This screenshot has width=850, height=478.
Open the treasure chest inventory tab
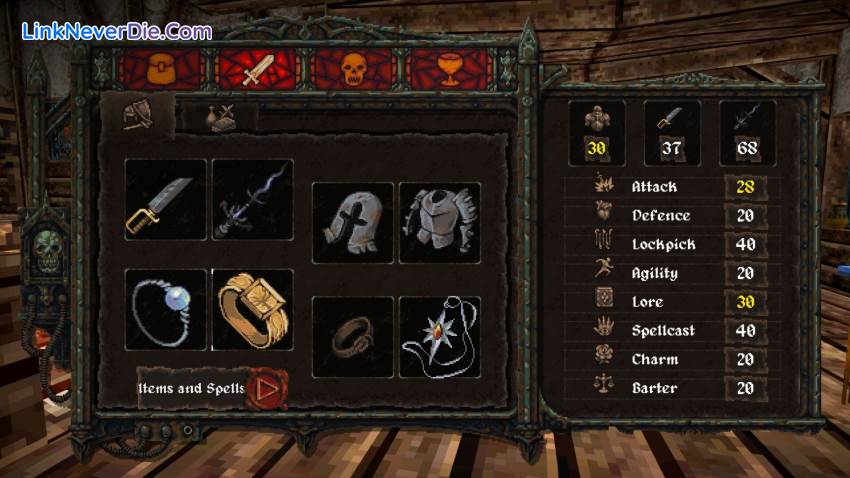pyautogui.click(x=162, y=68)
